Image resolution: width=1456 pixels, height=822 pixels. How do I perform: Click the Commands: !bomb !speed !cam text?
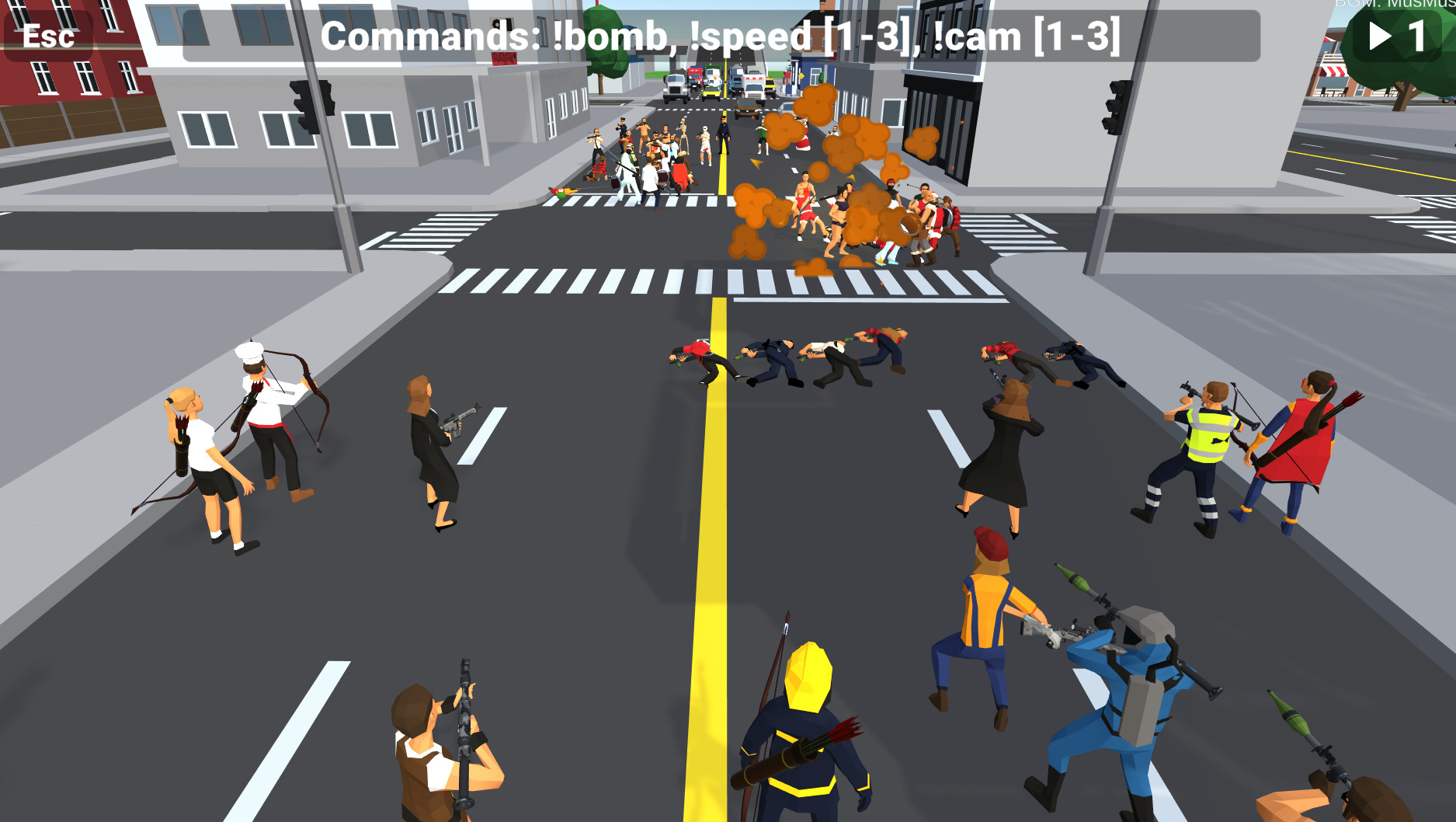[x=721, y=35]
